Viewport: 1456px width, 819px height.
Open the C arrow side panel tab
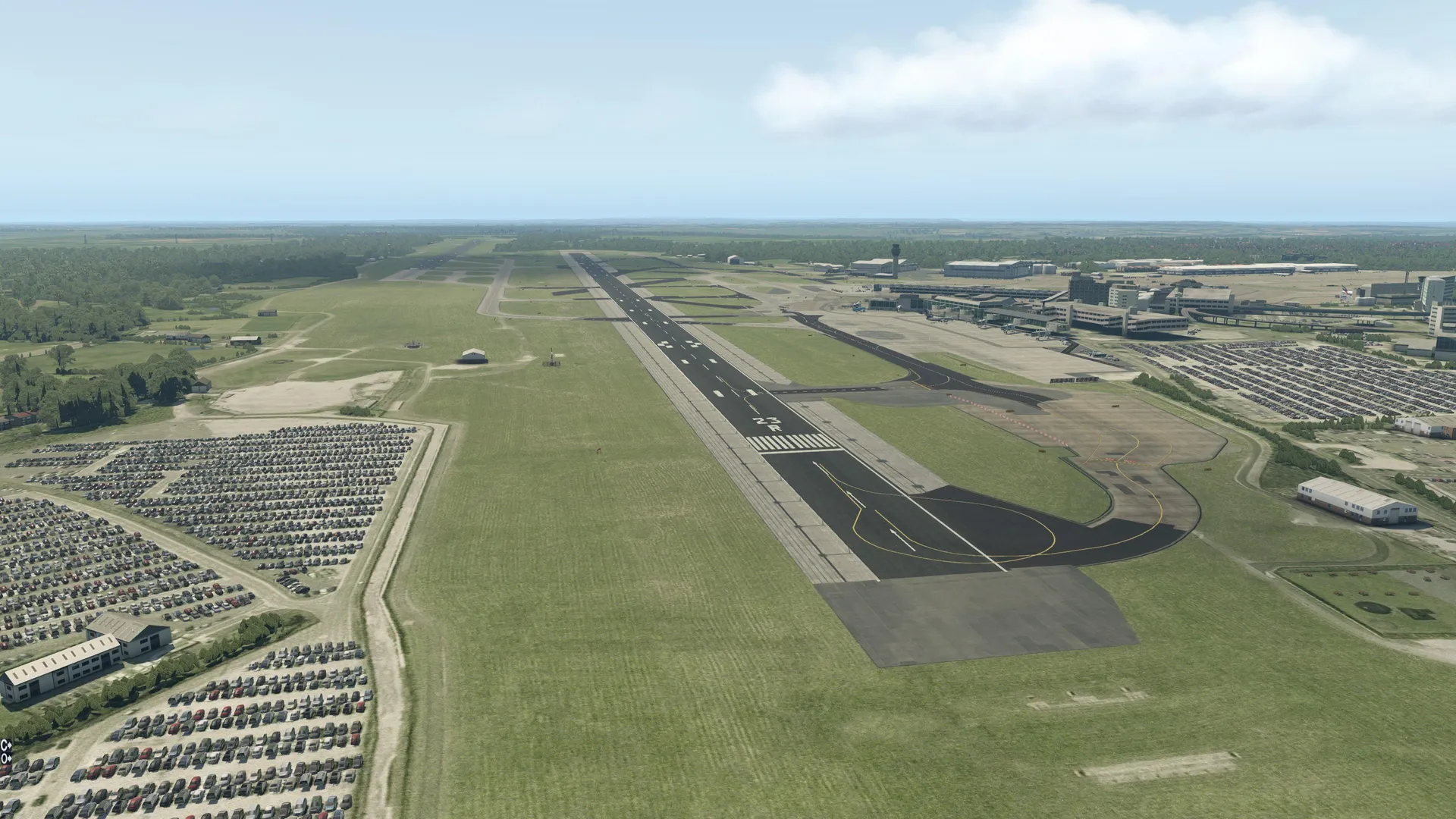6,744
